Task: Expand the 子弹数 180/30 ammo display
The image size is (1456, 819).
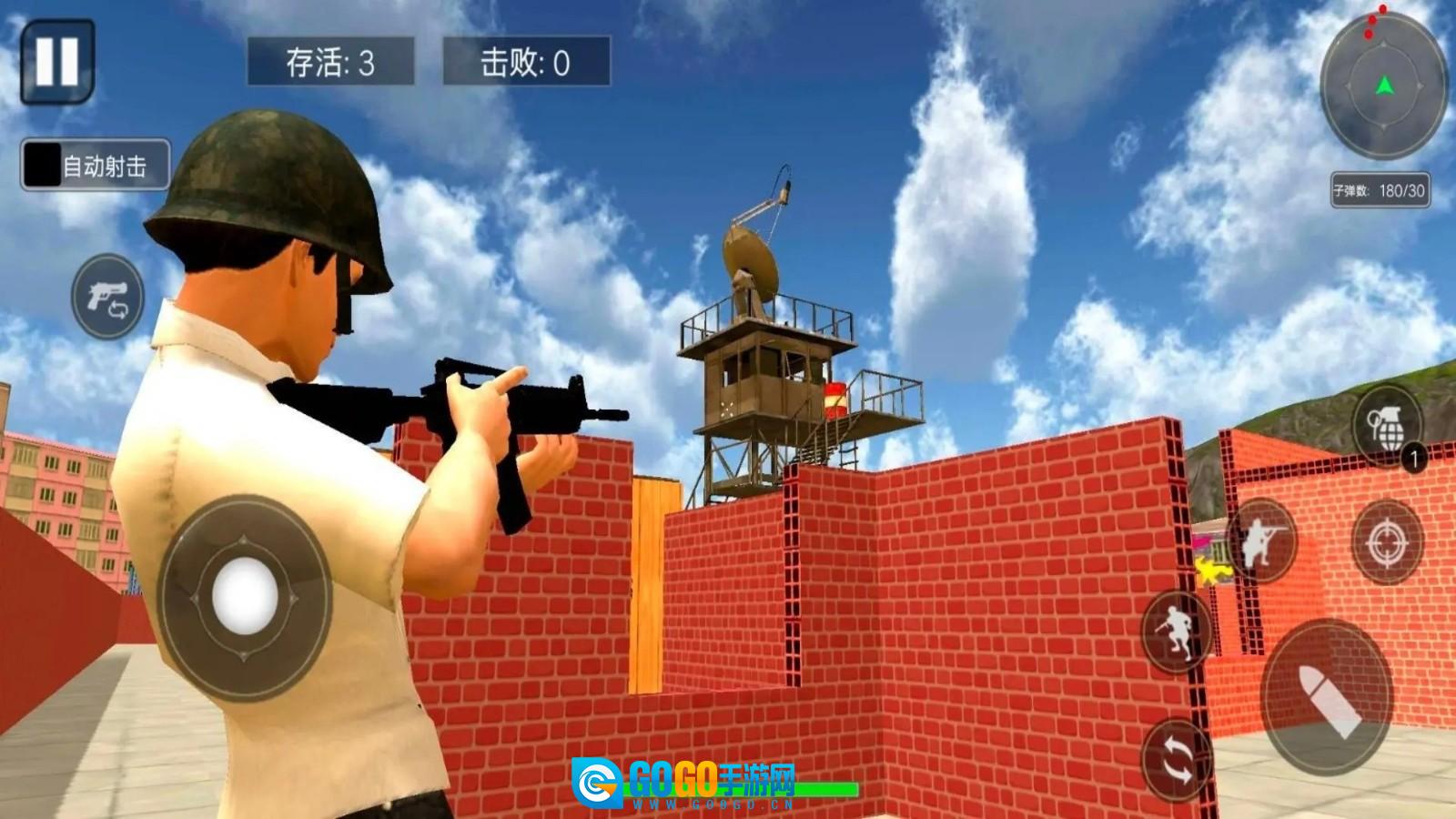Action: (1380, 191)
